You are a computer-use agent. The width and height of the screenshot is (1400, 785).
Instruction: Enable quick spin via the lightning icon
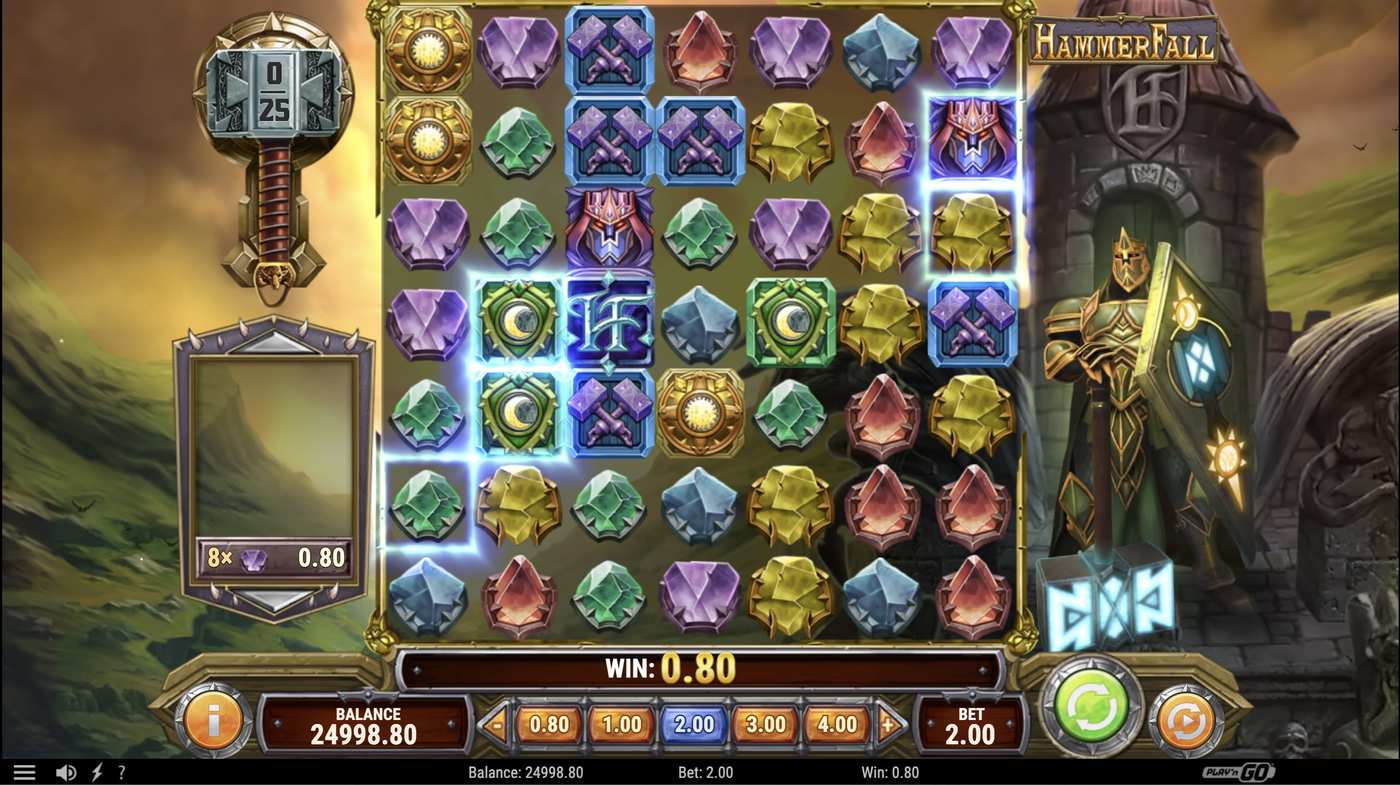[x=96, y=771]
